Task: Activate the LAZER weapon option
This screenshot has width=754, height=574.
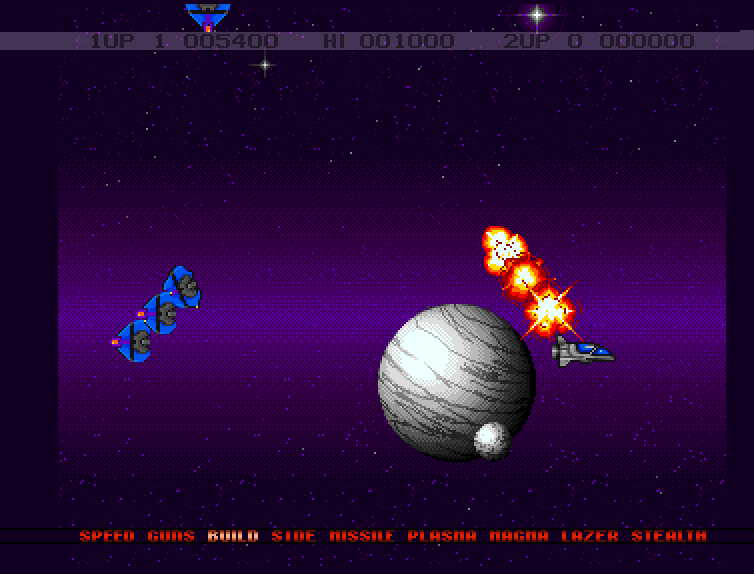Action: pyautogui.click(x=590, y=536)
